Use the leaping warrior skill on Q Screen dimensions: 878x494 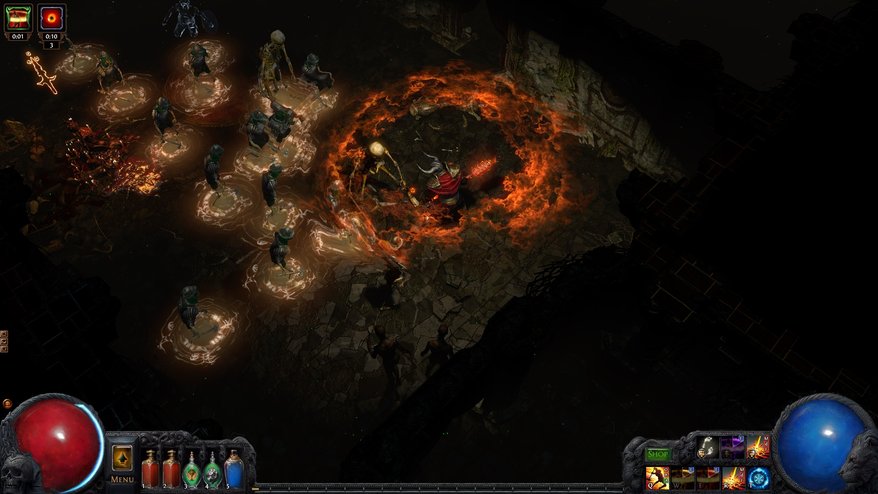click(657, 478)
